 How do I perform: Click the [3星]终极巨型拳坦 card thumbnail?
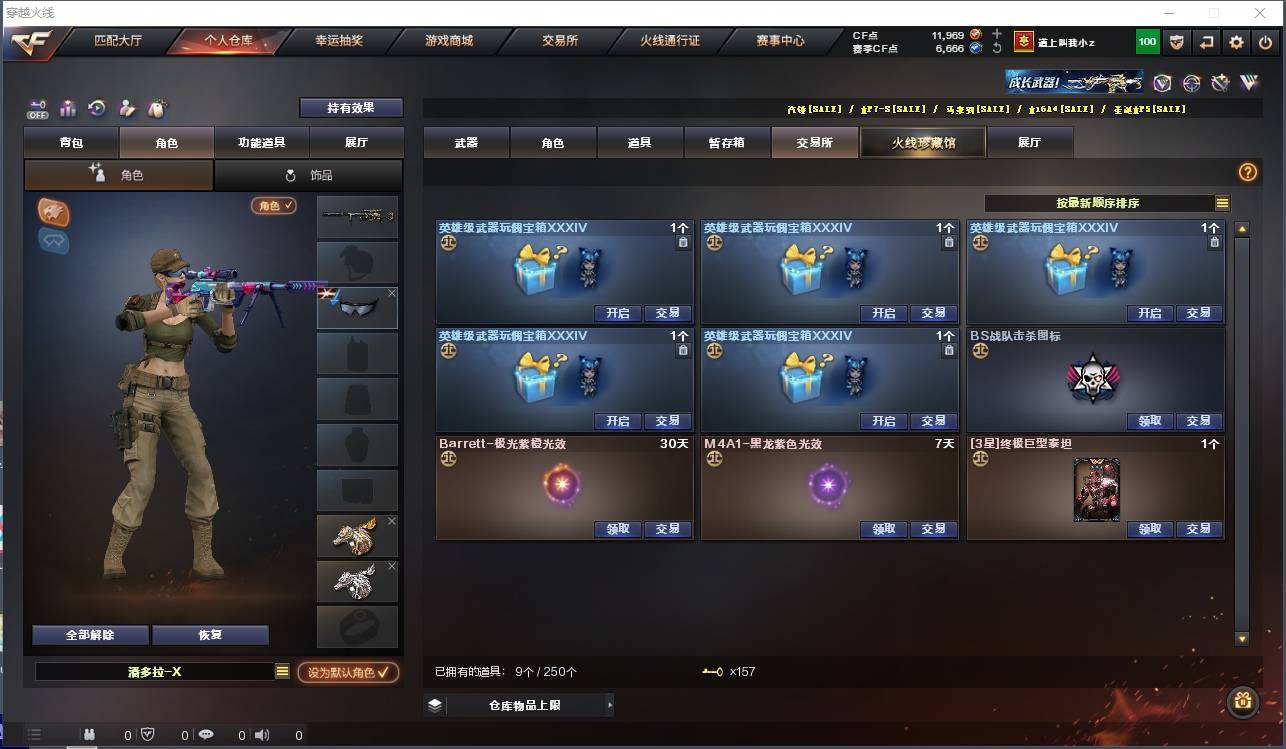pyautogui.click(x=1096, y=490)
